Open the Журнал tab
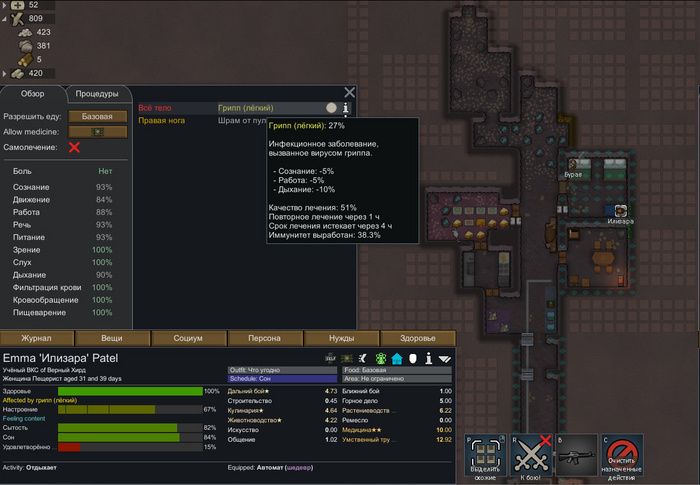Image resolution: width=700 pixels, height=485 pixels. (38, 338)
